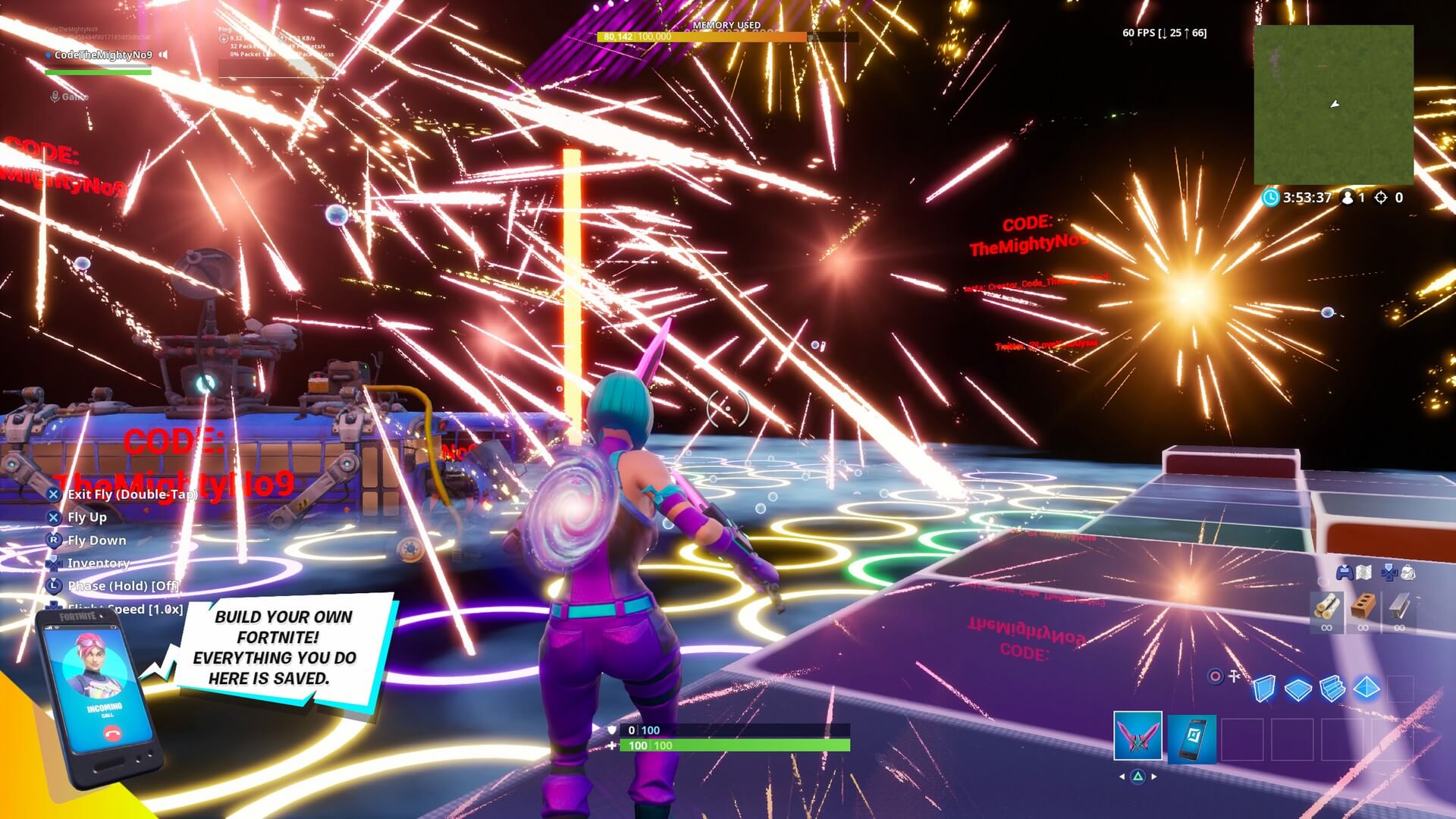Image resolution: width=1456 pixels, height=819 pixels.
Task: Select the metal material slot
Action: tap(1399, 607)
